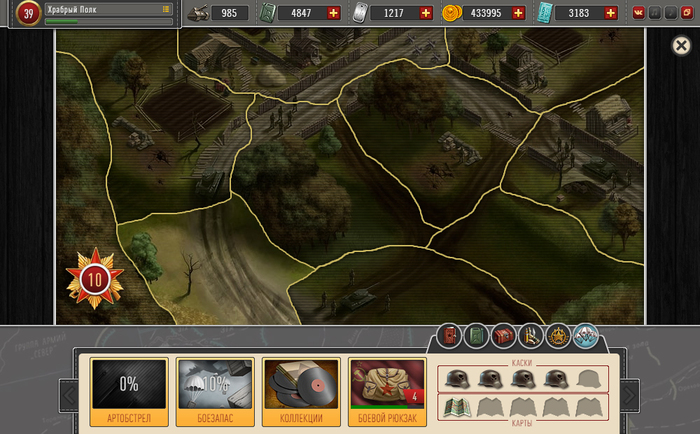
Task: Select the folded green map card
Action: [452, 407]
